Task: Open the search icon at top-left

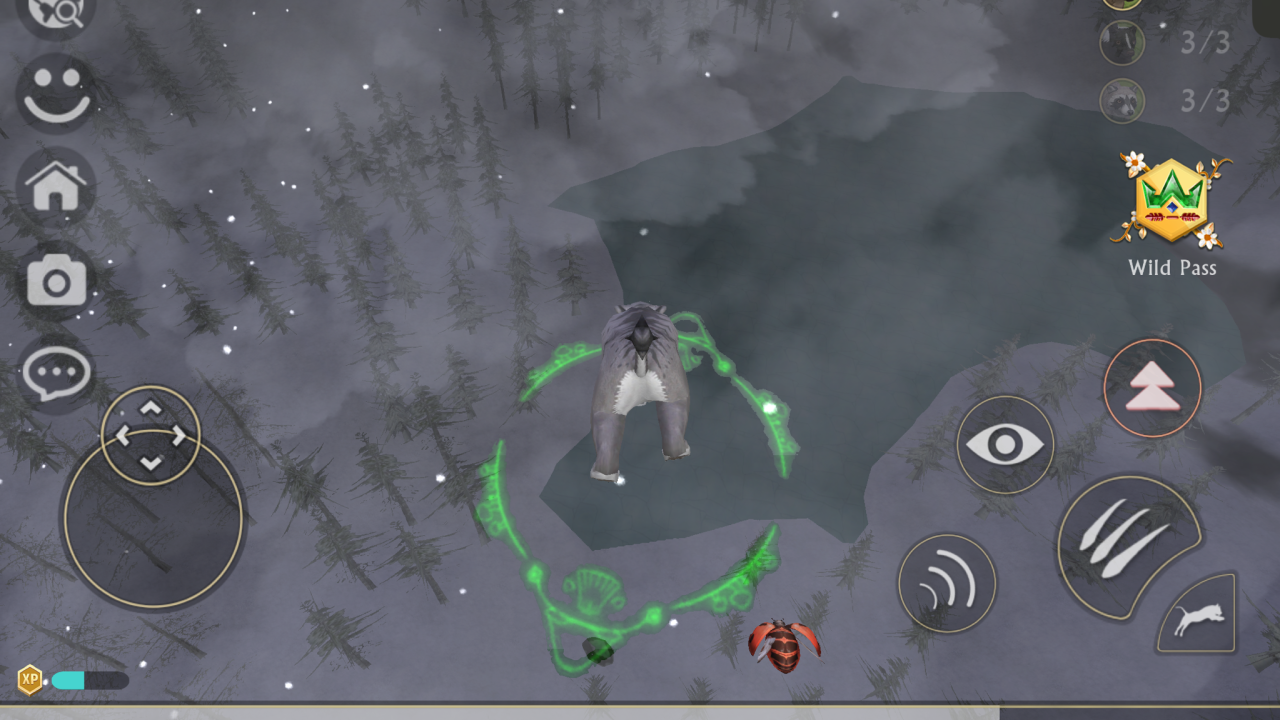Action: (x=54, y=12)
